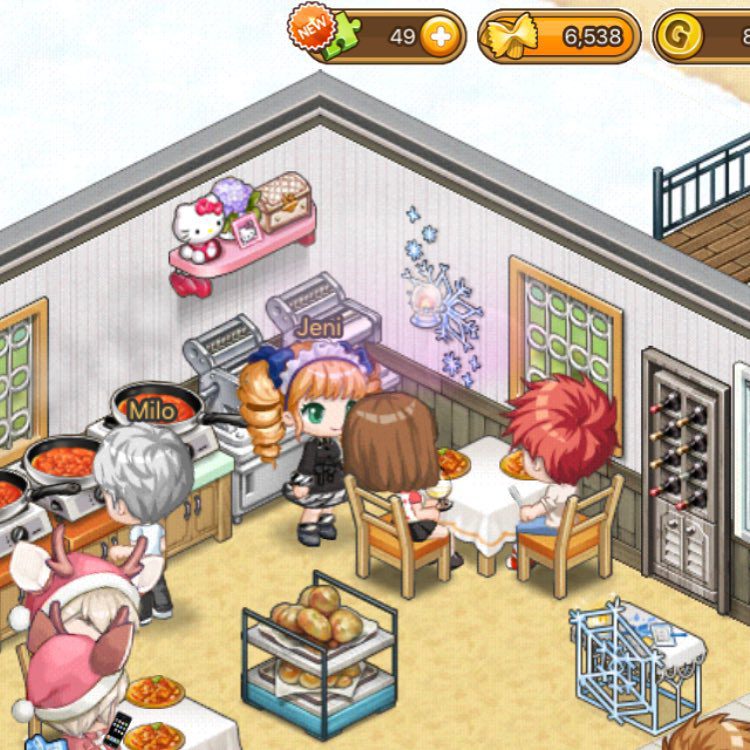
Task: Tap the plus button beside the 49 counter
Action: coord(438,38)
